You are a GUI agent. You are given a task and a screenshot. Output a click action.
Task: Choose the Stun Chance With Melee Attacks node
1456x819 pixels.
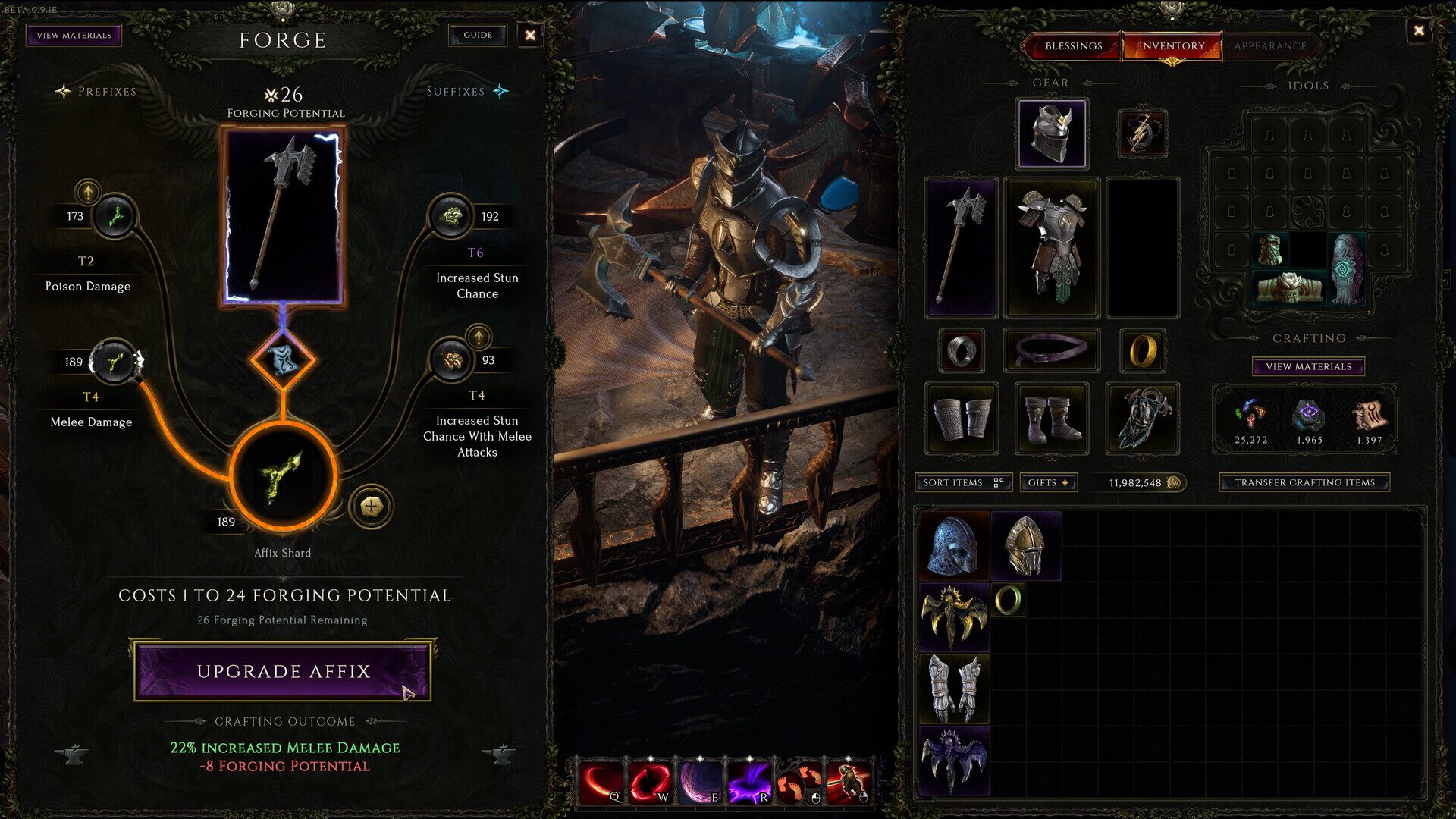(451, 360)
